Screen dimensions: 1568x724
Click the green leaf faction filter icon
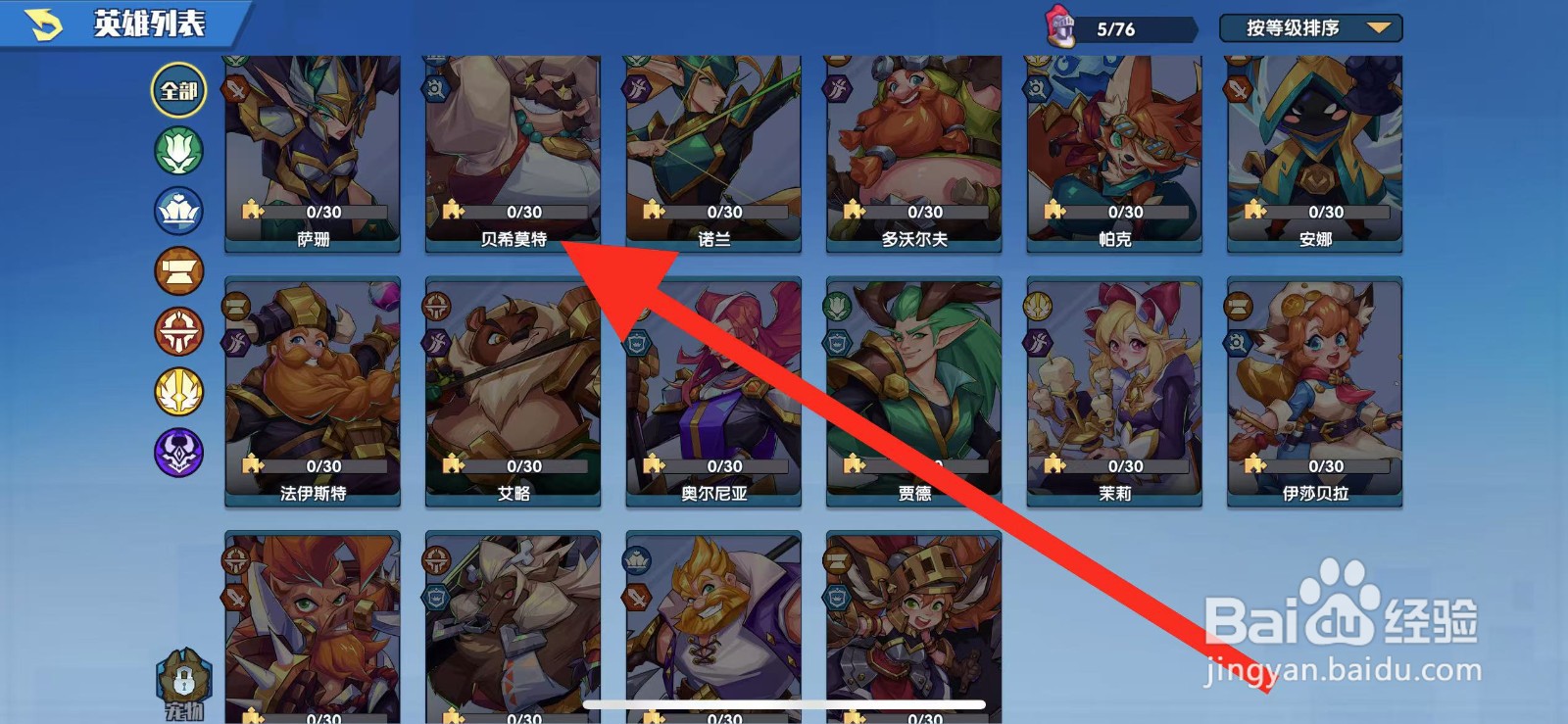[177, 152]
